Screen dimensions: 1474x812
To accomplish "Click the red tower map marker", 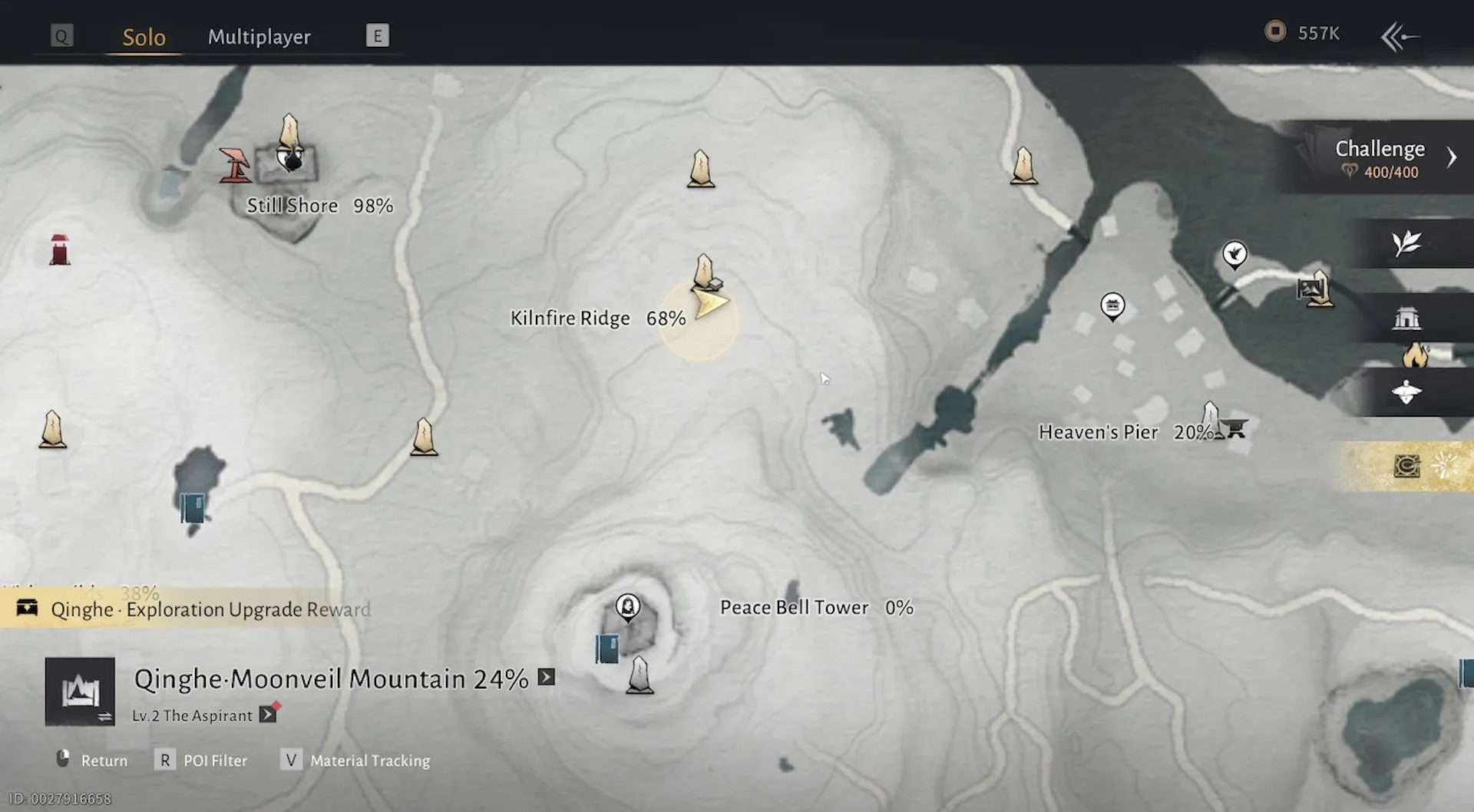I will pos(60,250).
